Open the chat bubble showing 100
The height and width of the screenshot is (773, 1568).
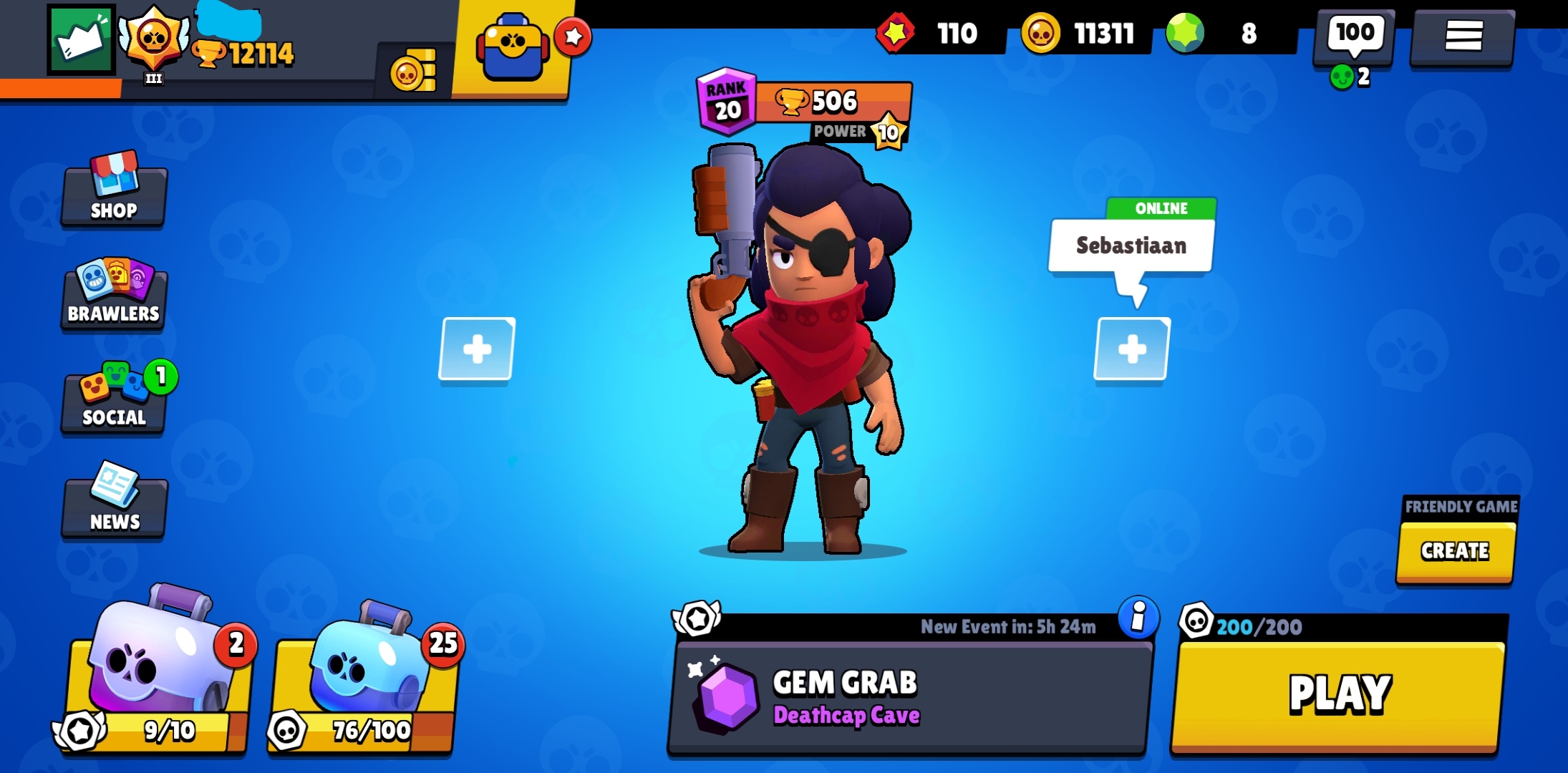pyautogui.click(x=1354, y=34)
